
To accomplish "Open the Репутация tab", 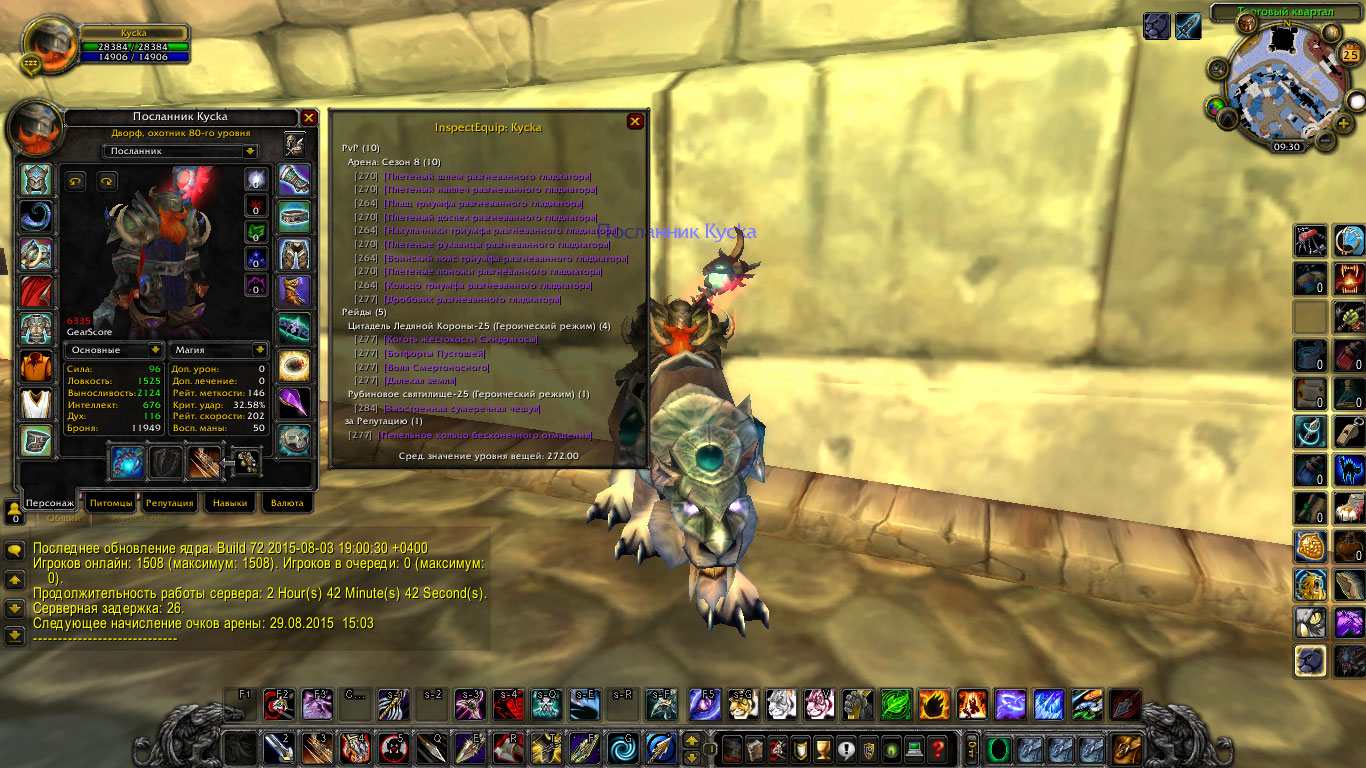I will pos(169,503).
